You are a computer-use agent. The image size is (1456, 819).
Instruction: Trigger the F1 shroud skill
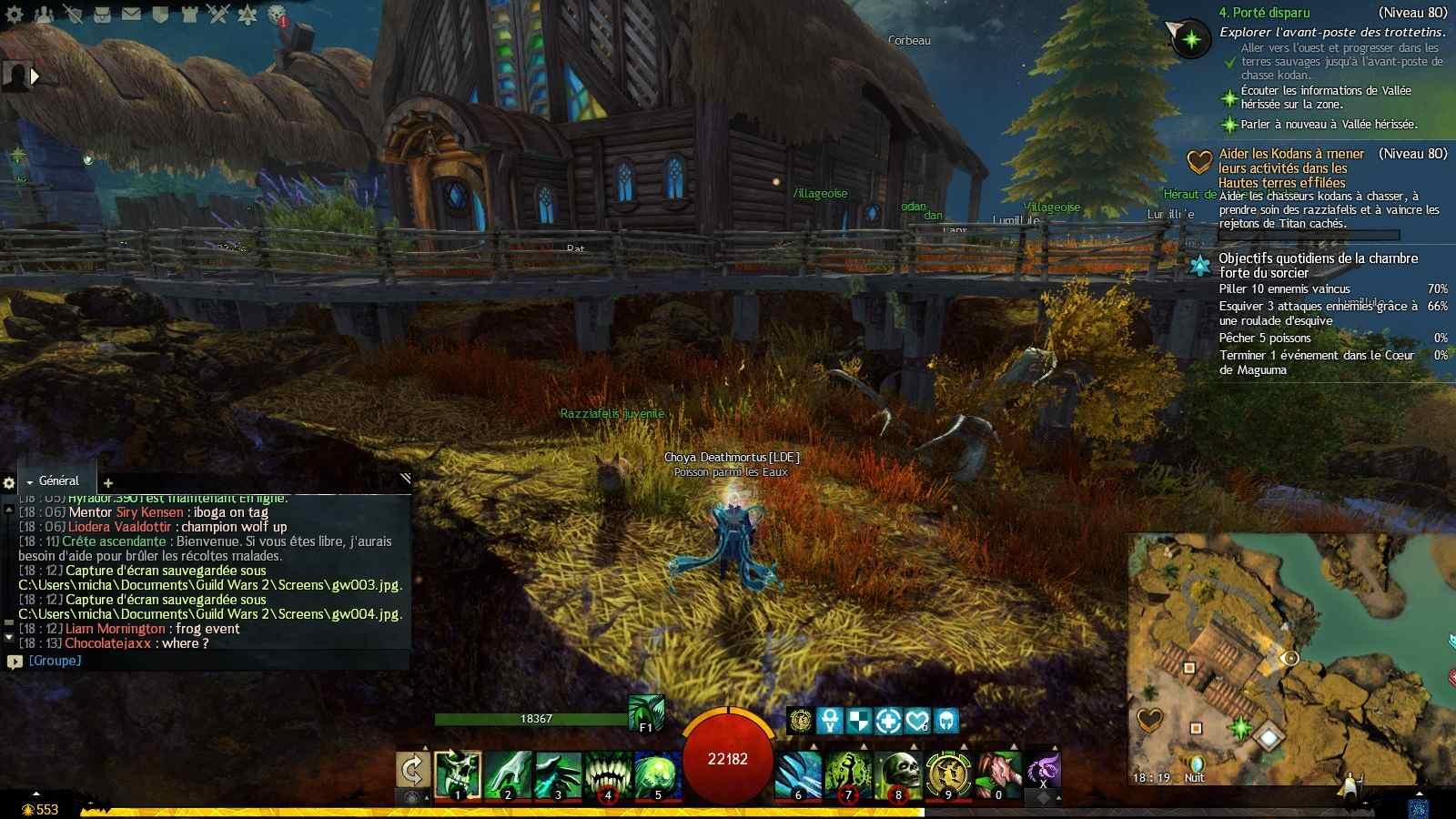click(646, 713)
